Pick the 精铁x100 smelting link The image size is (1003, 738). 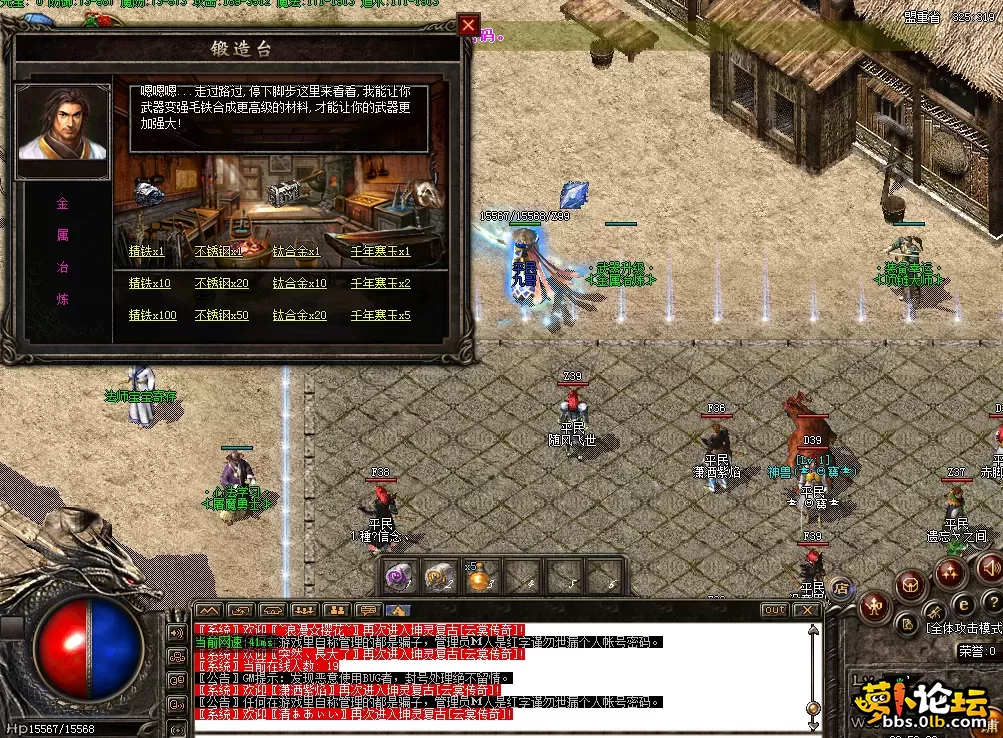point(152,316)
